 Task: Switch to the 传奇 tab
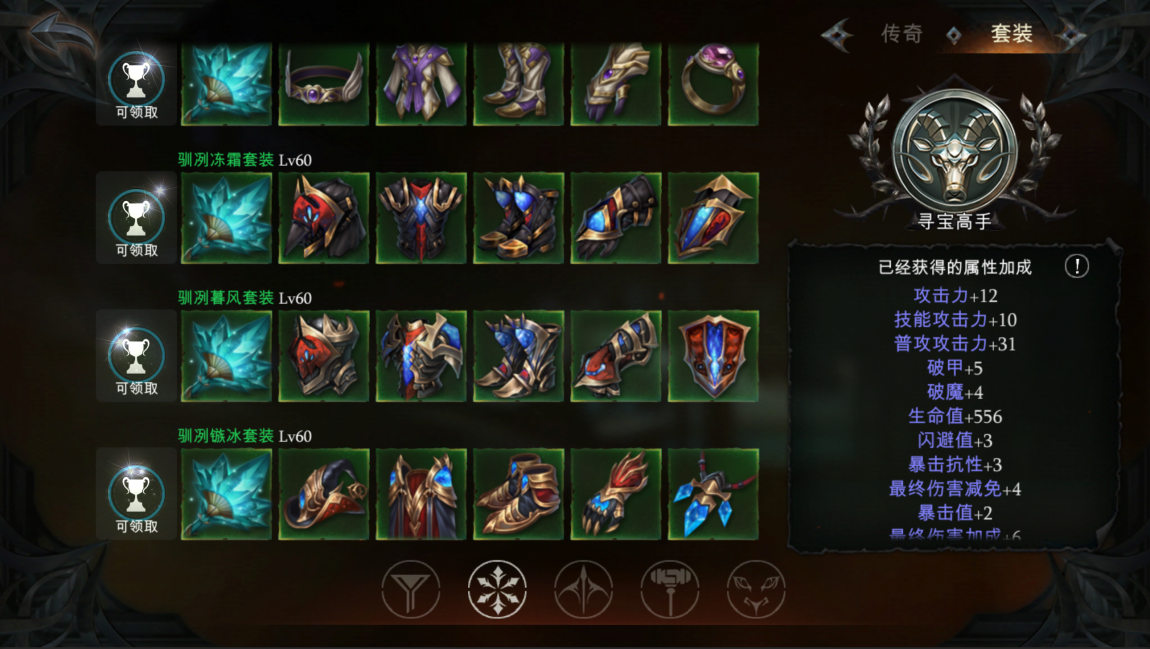tap(901, 34)
